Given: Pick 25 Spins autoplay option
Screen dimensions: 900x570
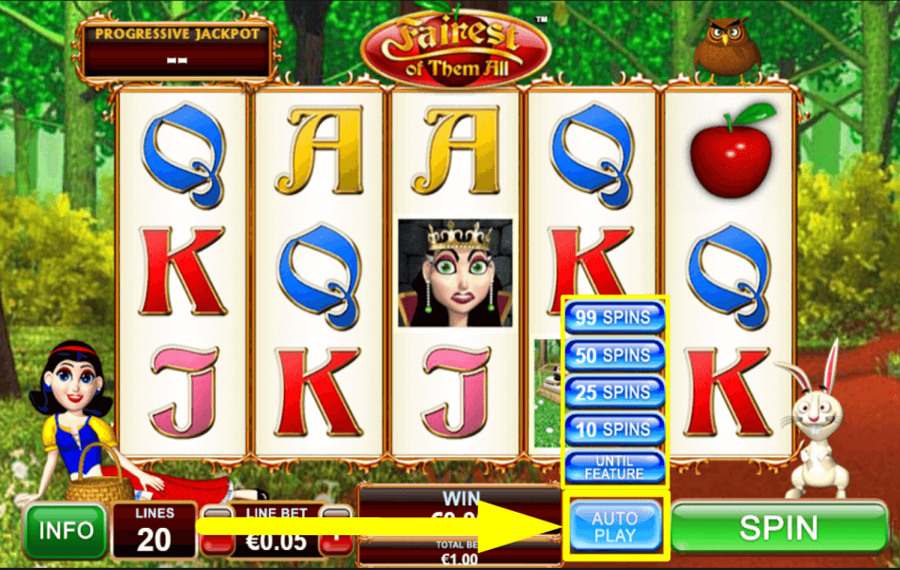Looking at the screenshot, I should tap(615, 392).
